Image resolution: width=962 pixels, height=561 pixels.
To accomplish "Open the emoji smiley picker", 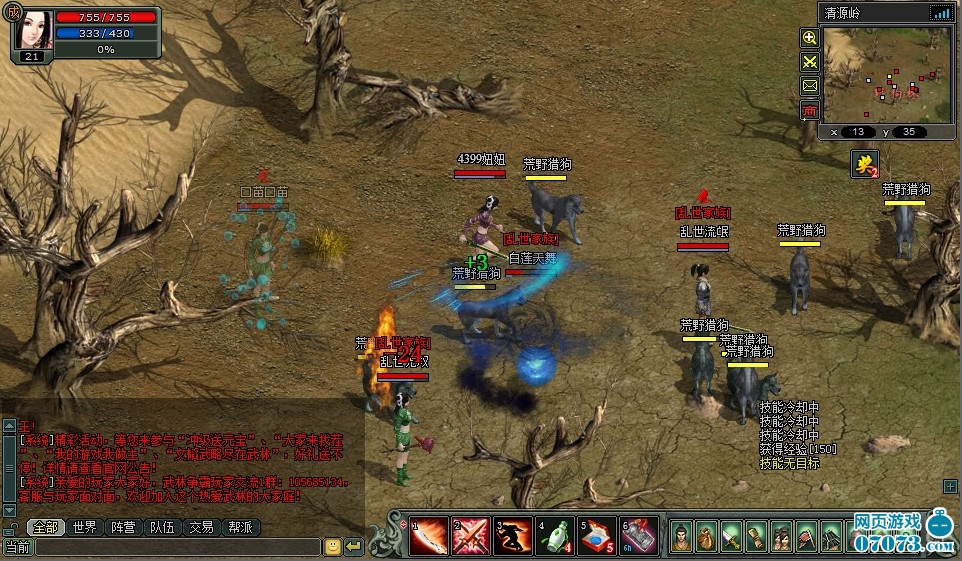I will (x=333, y=547).
